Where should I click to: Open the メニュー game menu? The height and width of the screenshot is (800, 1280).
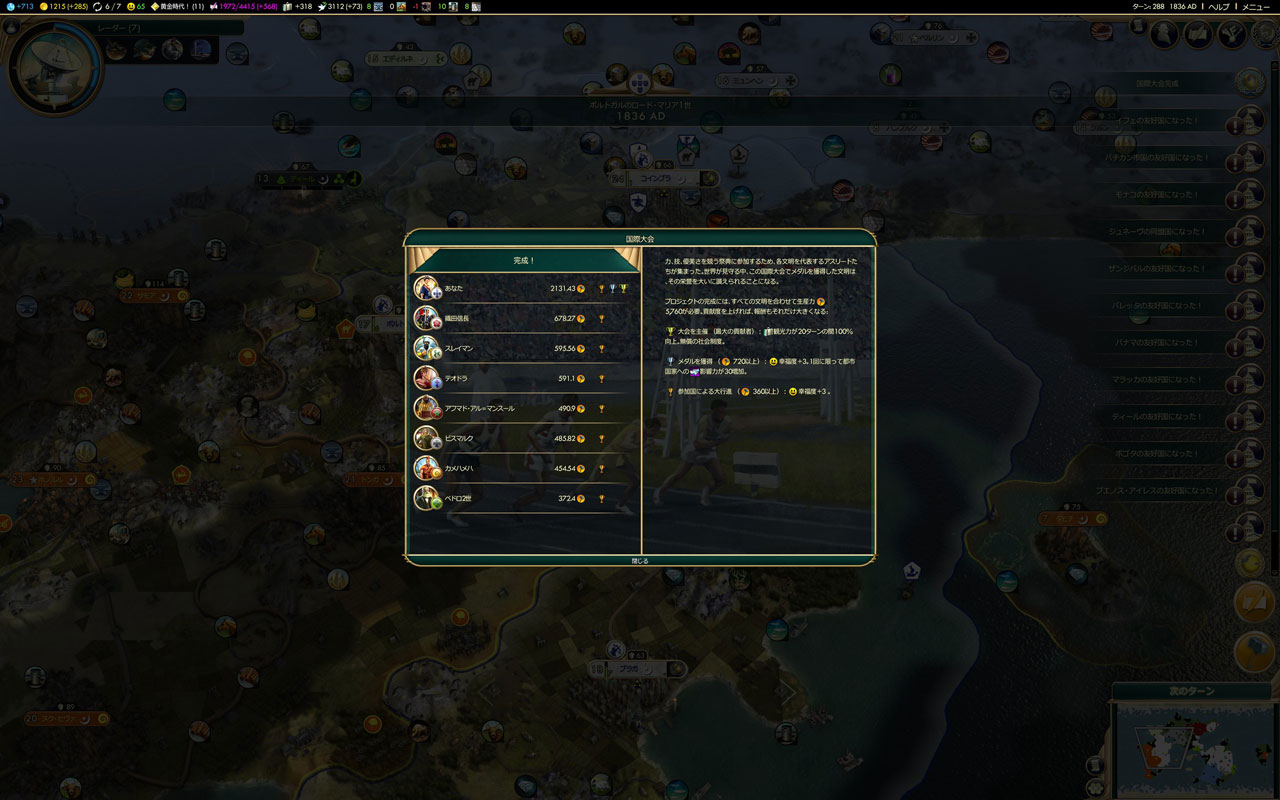click(x=1256, y=6)
